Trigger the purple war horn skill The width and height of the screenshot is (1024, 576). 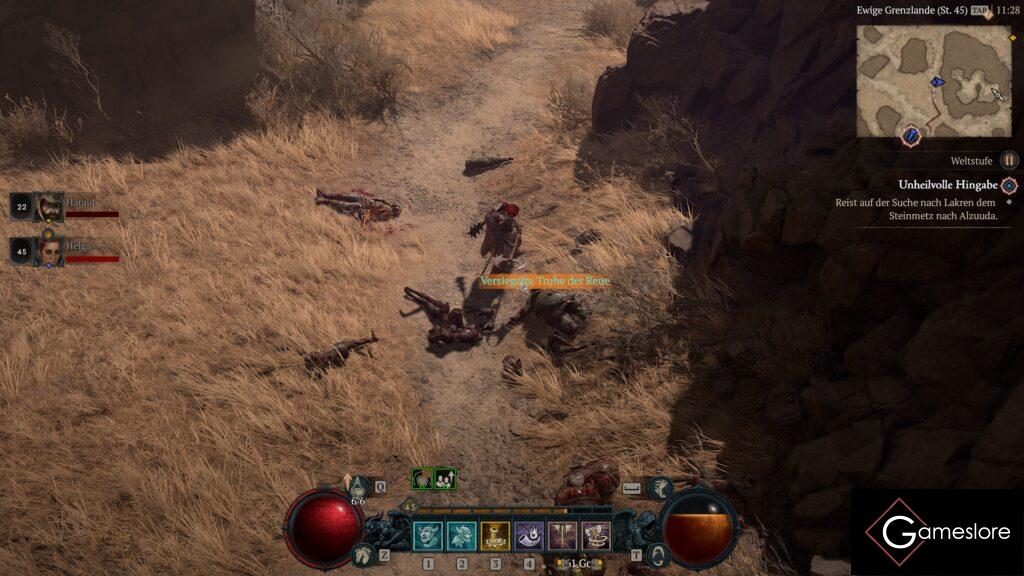point(529,536)
